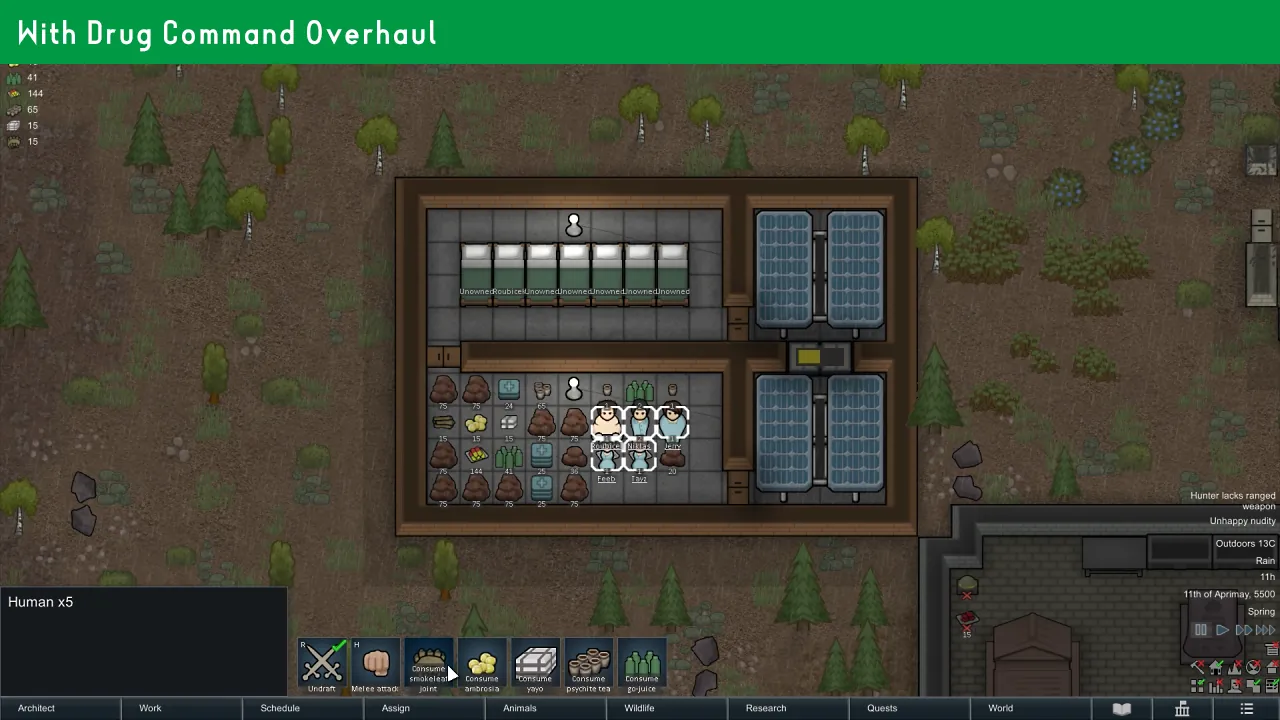
Task: Set game to normal speed (single arrow)
Action: click(x=1222, y=630)
